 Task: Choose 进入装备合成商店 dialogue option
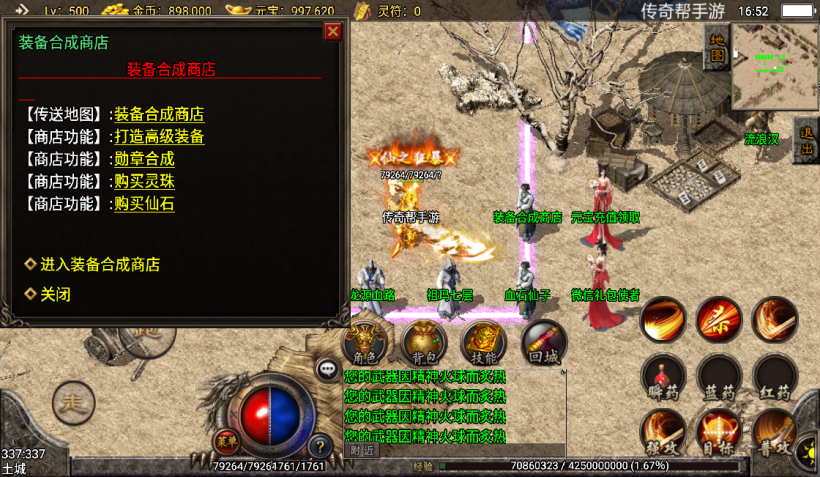[99, 265]
